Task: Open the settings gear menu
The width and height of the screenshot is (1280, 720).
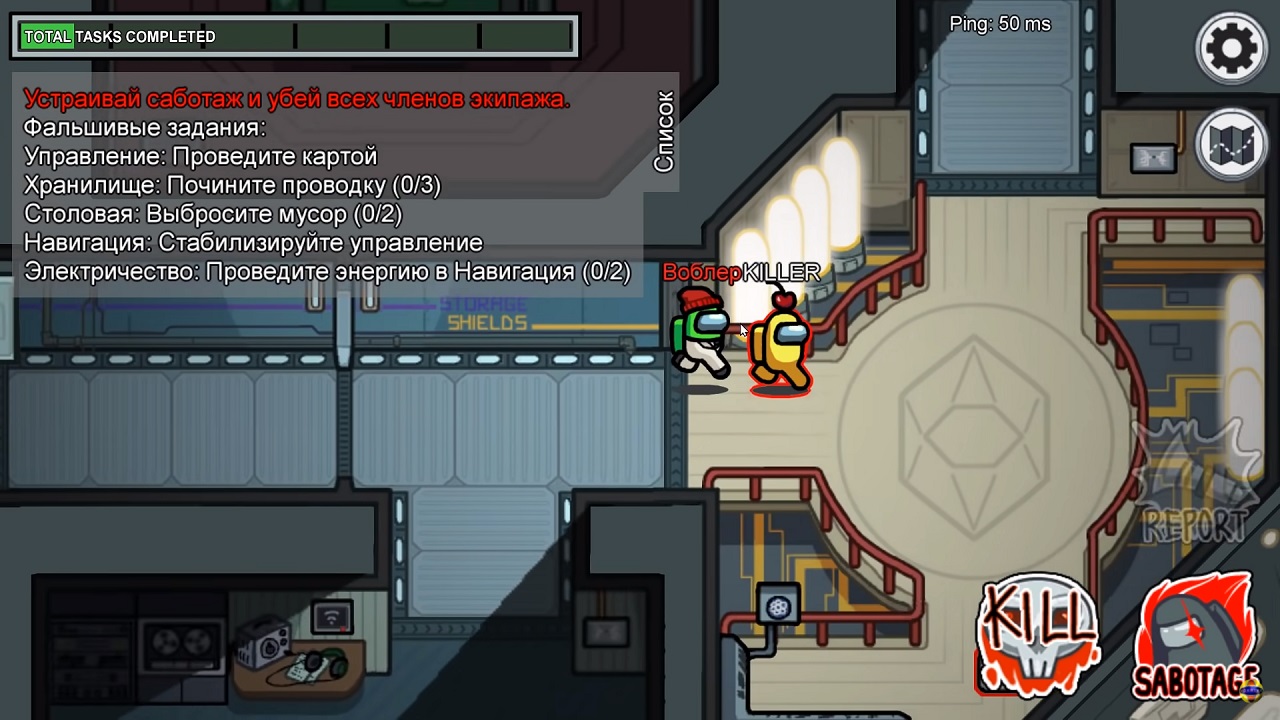Action: [1231, 47]
